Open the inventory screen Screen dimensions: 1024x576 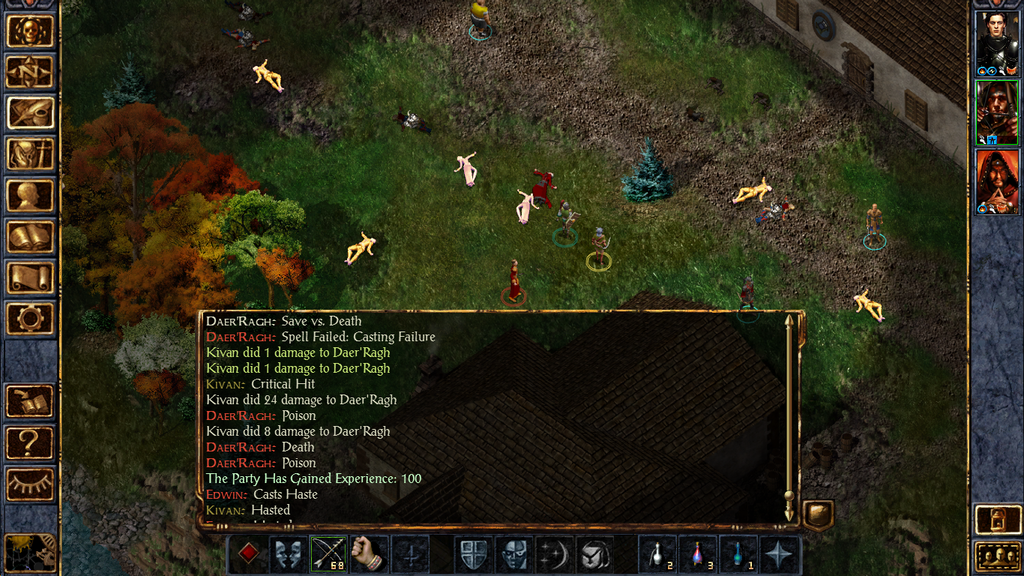click(30, 154)
